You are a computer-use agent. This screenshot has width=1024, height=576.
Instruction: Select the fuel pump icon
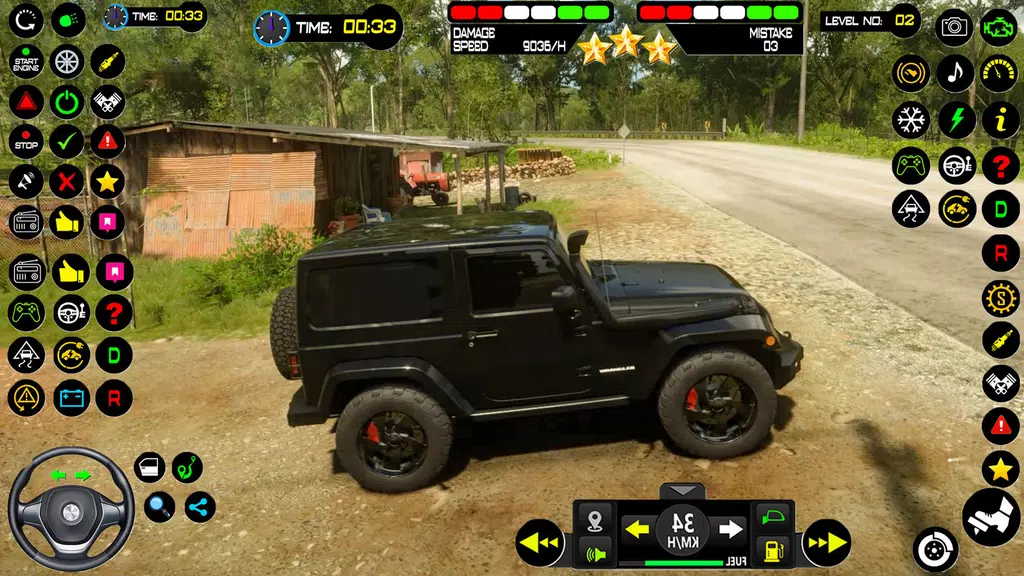tap(773, 549)
